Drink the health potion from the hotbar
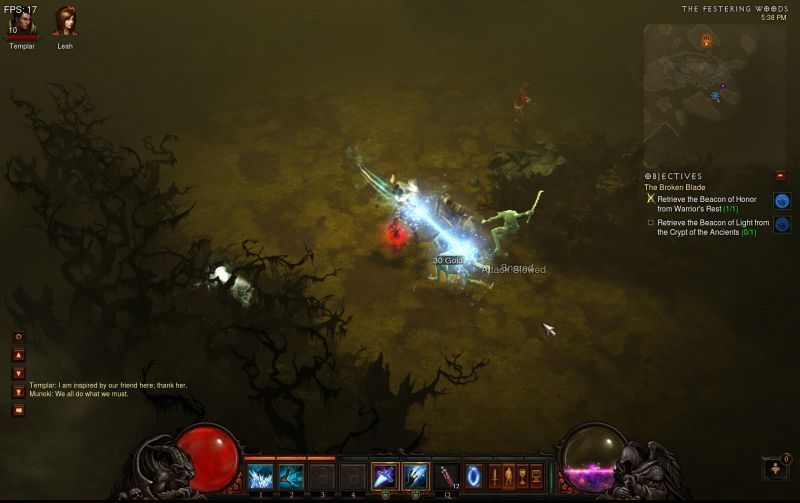The height and width of the screenshot is (503, 800). click(446, 476)
